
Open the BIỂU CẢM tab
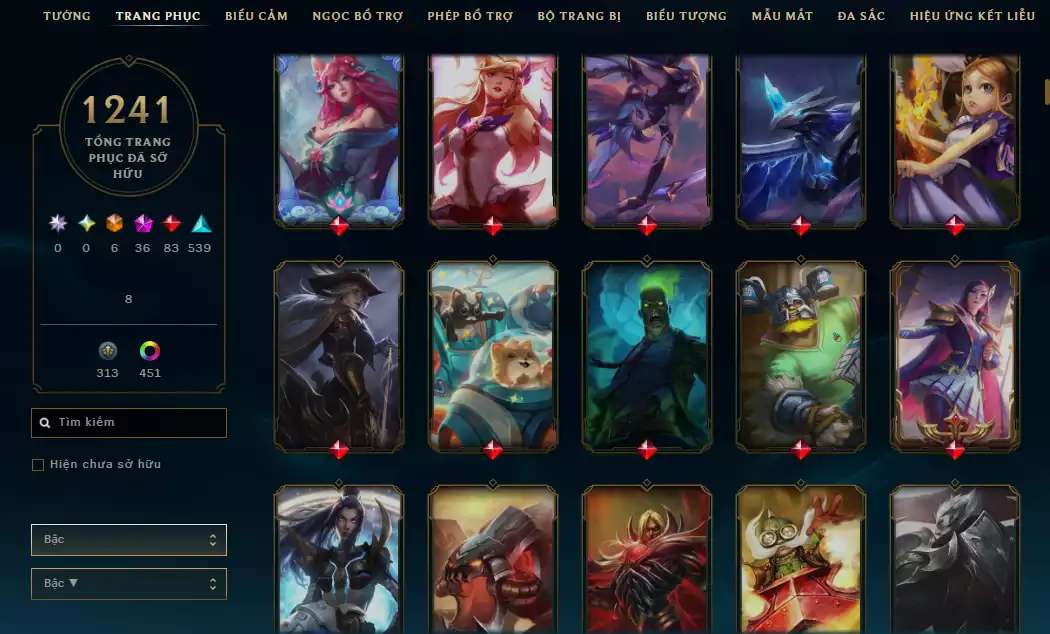(256, 16)
